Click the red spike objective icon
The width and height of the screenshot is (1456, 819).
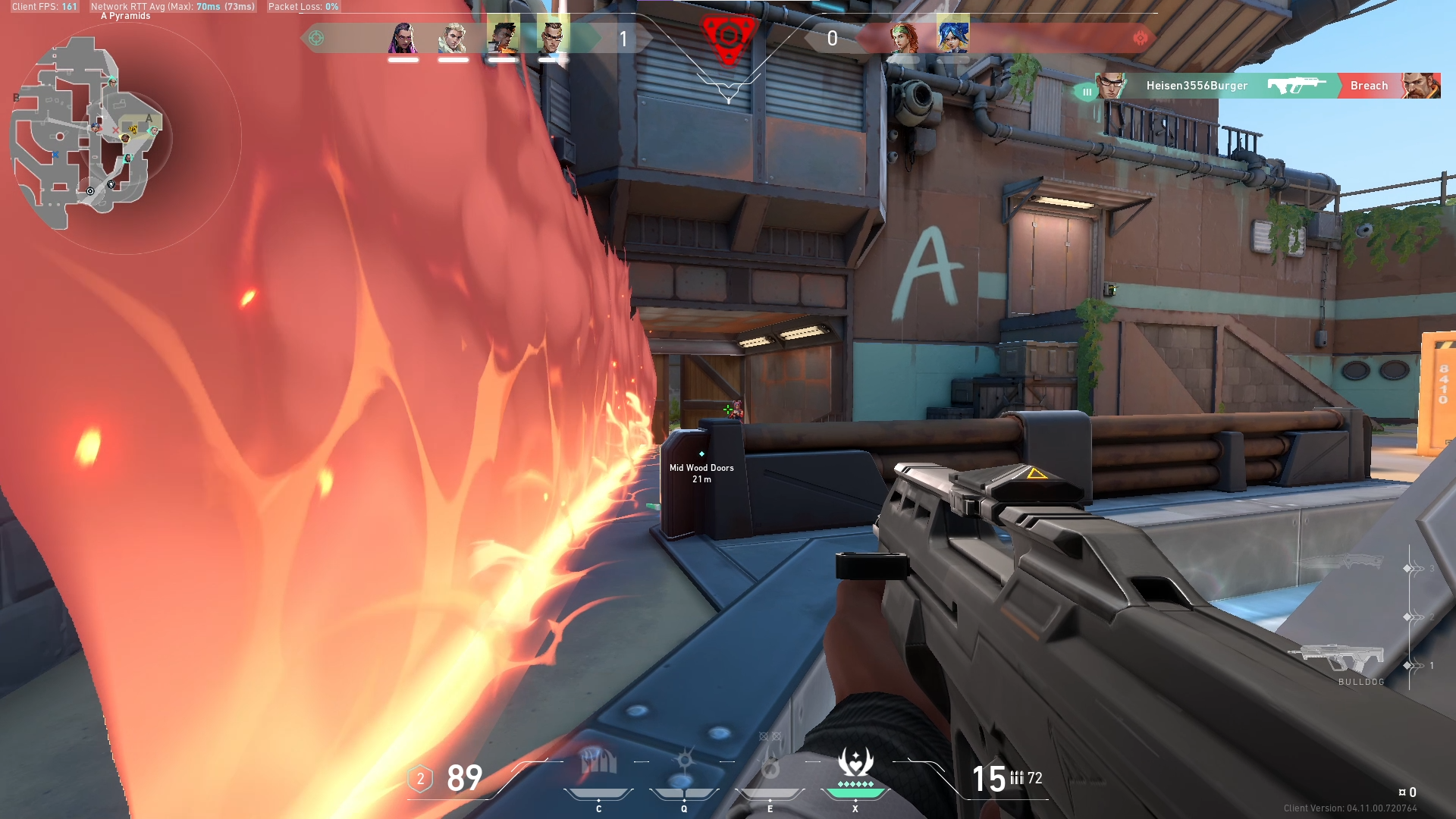point(728,38)
